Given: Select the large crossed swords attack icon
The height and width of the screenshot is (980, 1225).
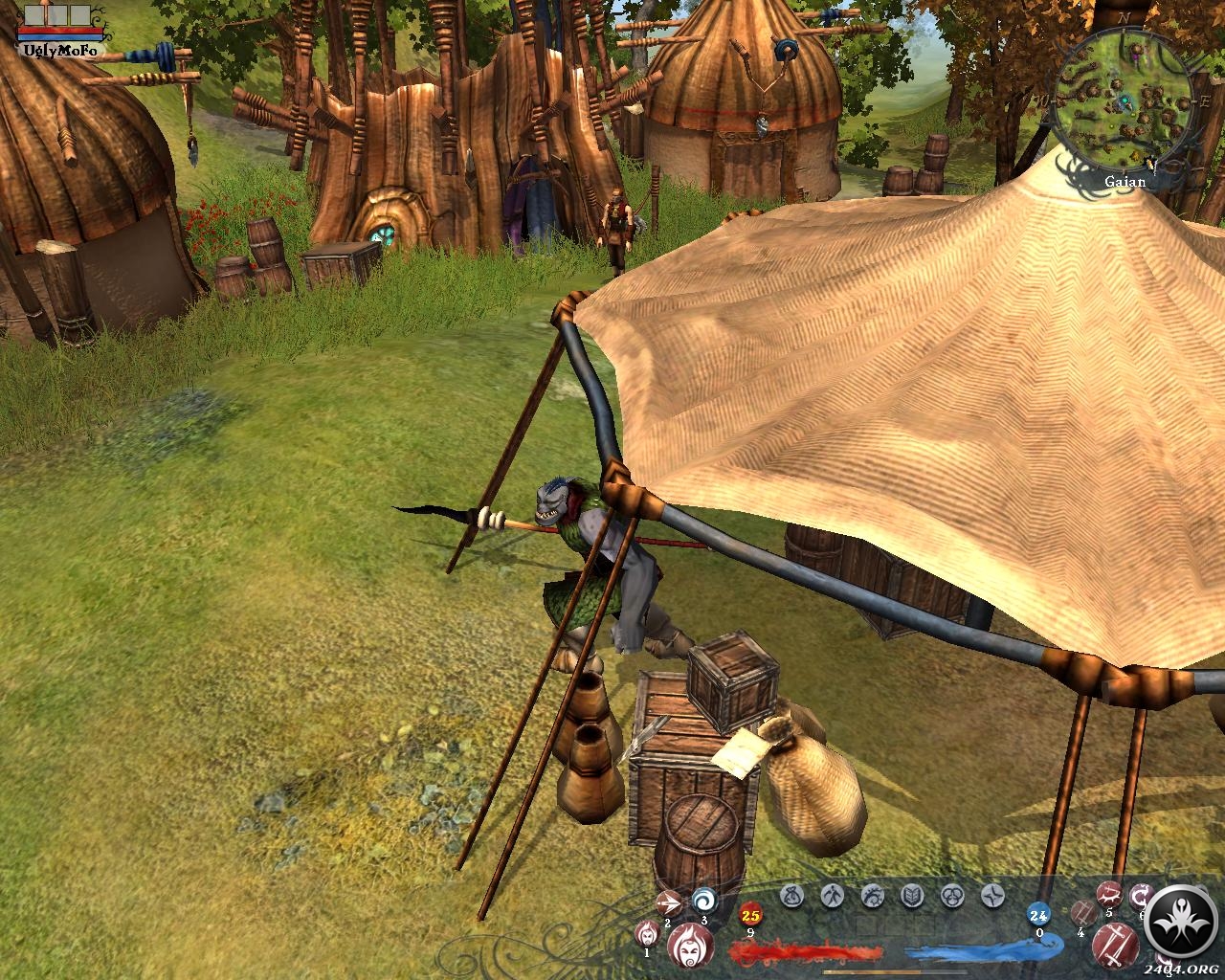Looking at the screenshot, I should click(1115, 947).
